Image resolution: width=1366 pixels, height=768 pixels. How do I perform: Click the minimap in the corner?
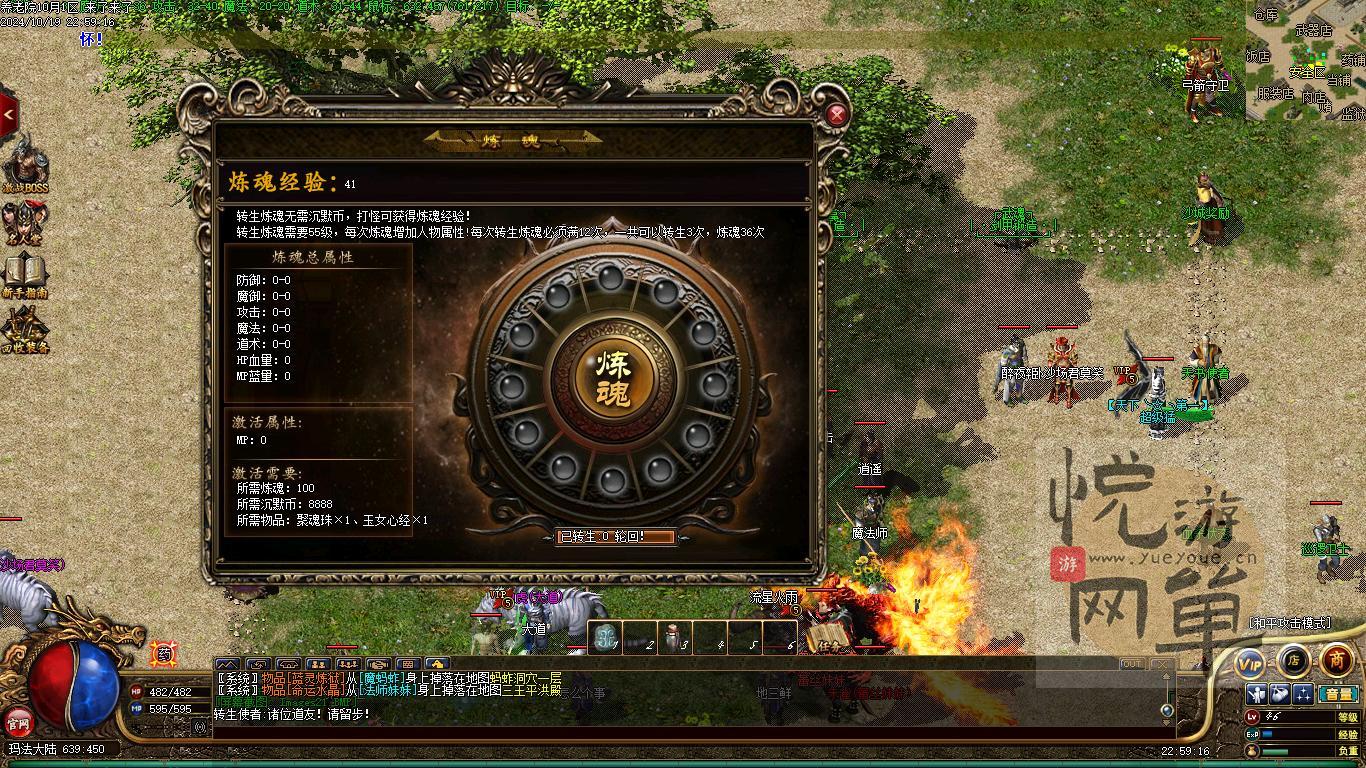[x=1305, y=60]
